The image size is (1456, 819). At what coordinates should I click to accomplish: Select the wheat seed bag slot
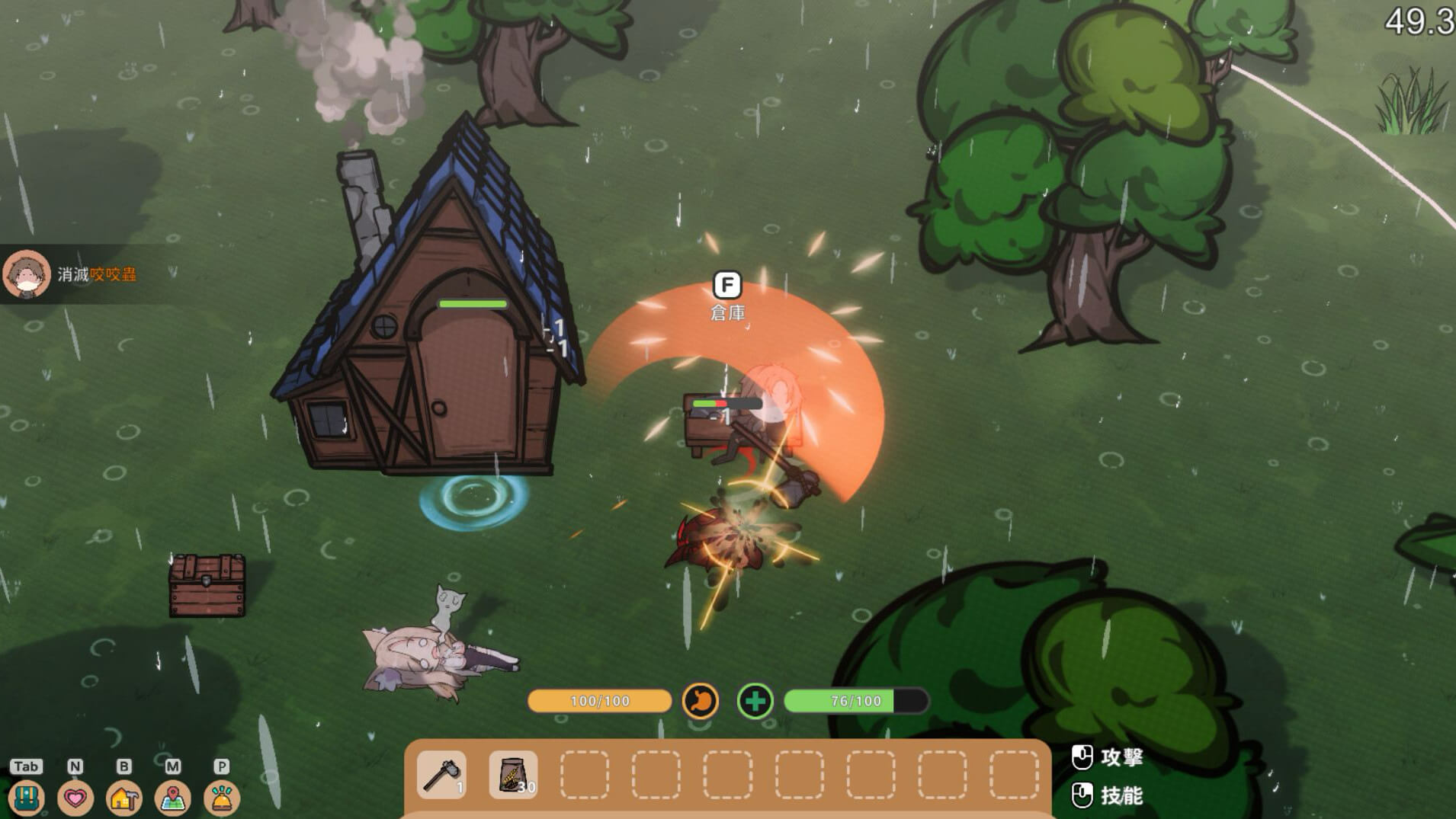[513, 775]
